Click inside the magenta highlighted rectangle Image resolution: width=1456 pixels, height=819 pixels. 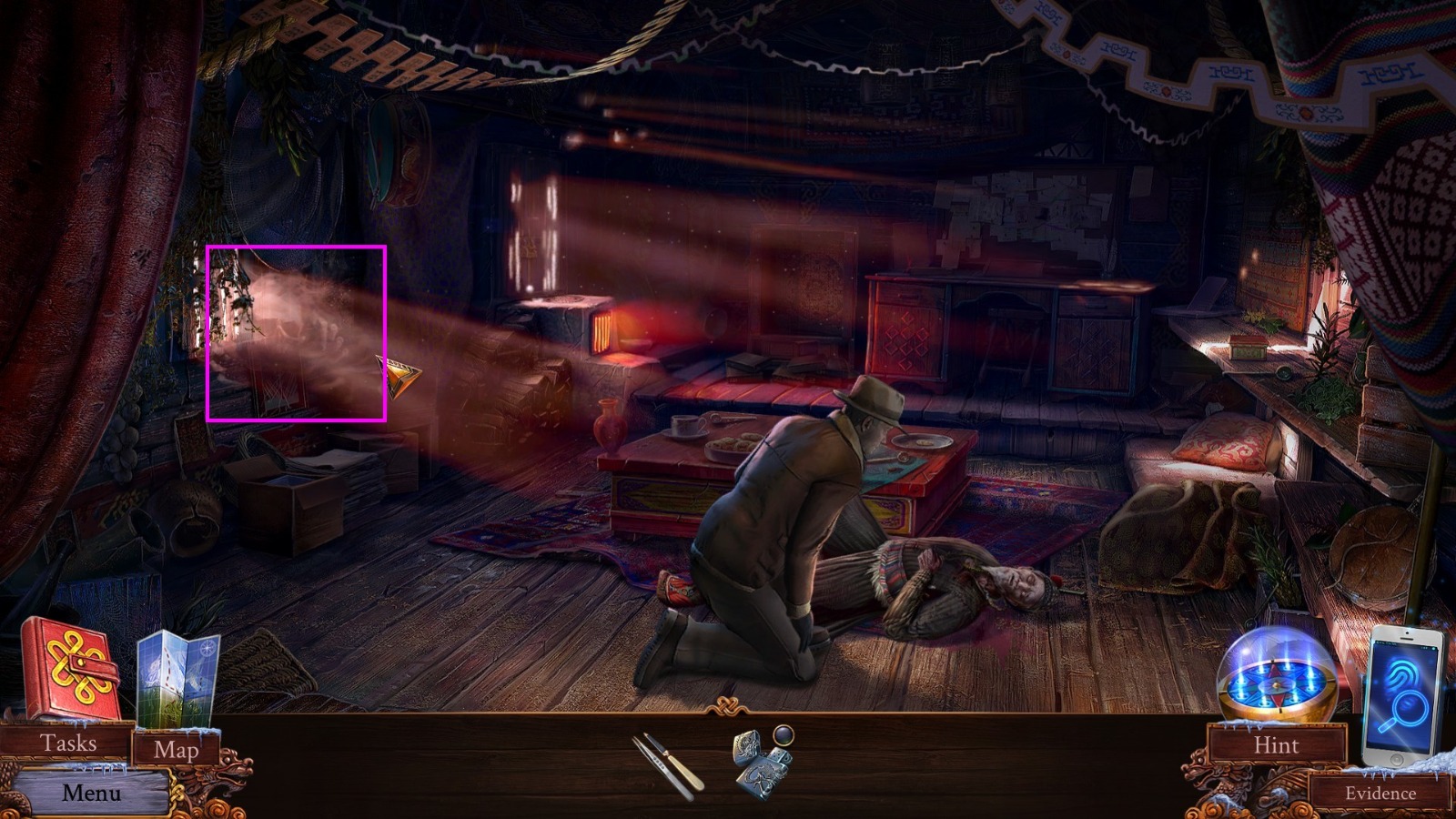298,332
